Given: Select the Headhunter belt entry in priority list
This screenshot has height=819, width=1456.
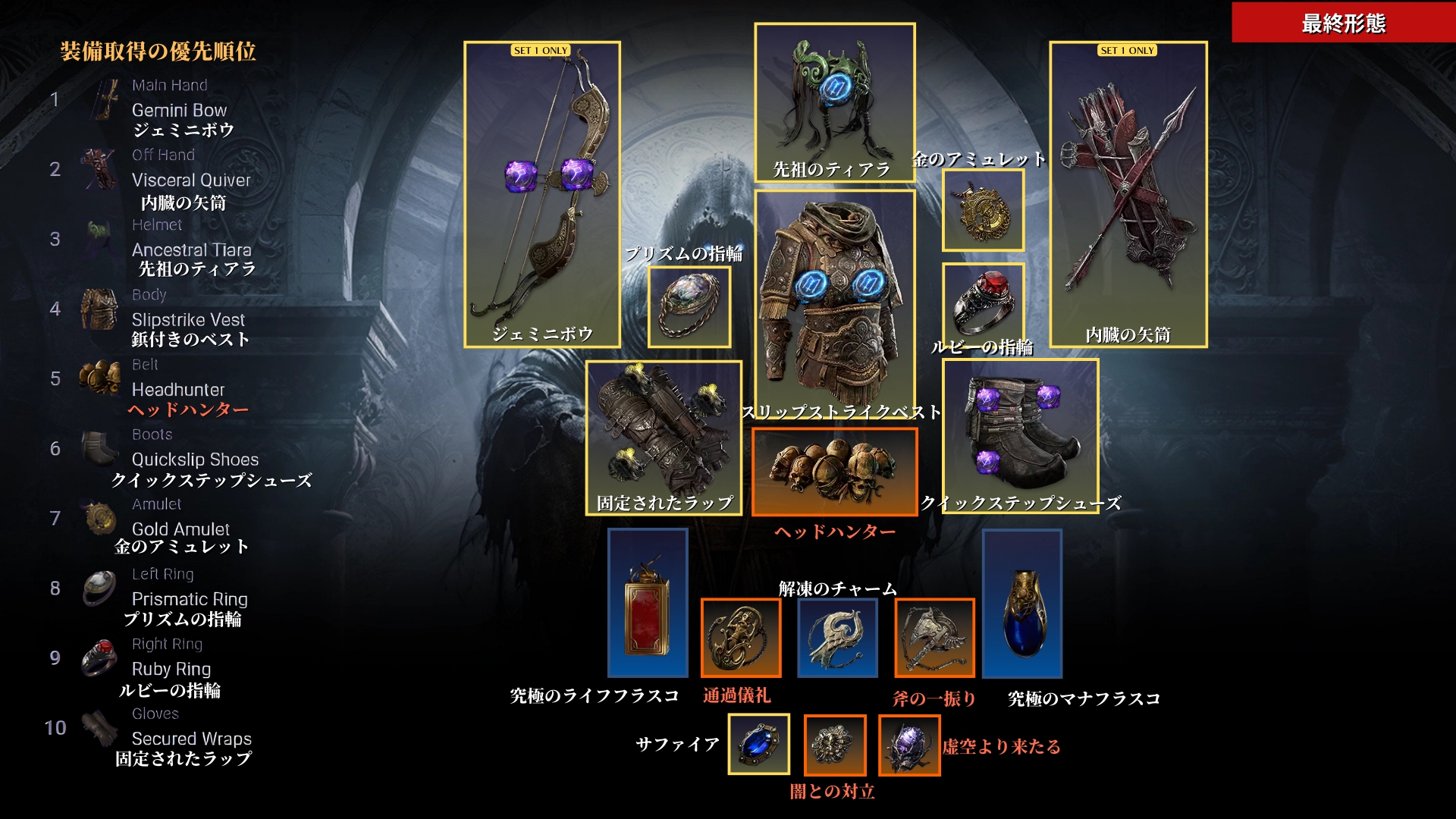Looking at the screenshot, I should click(x=179, y=390).
